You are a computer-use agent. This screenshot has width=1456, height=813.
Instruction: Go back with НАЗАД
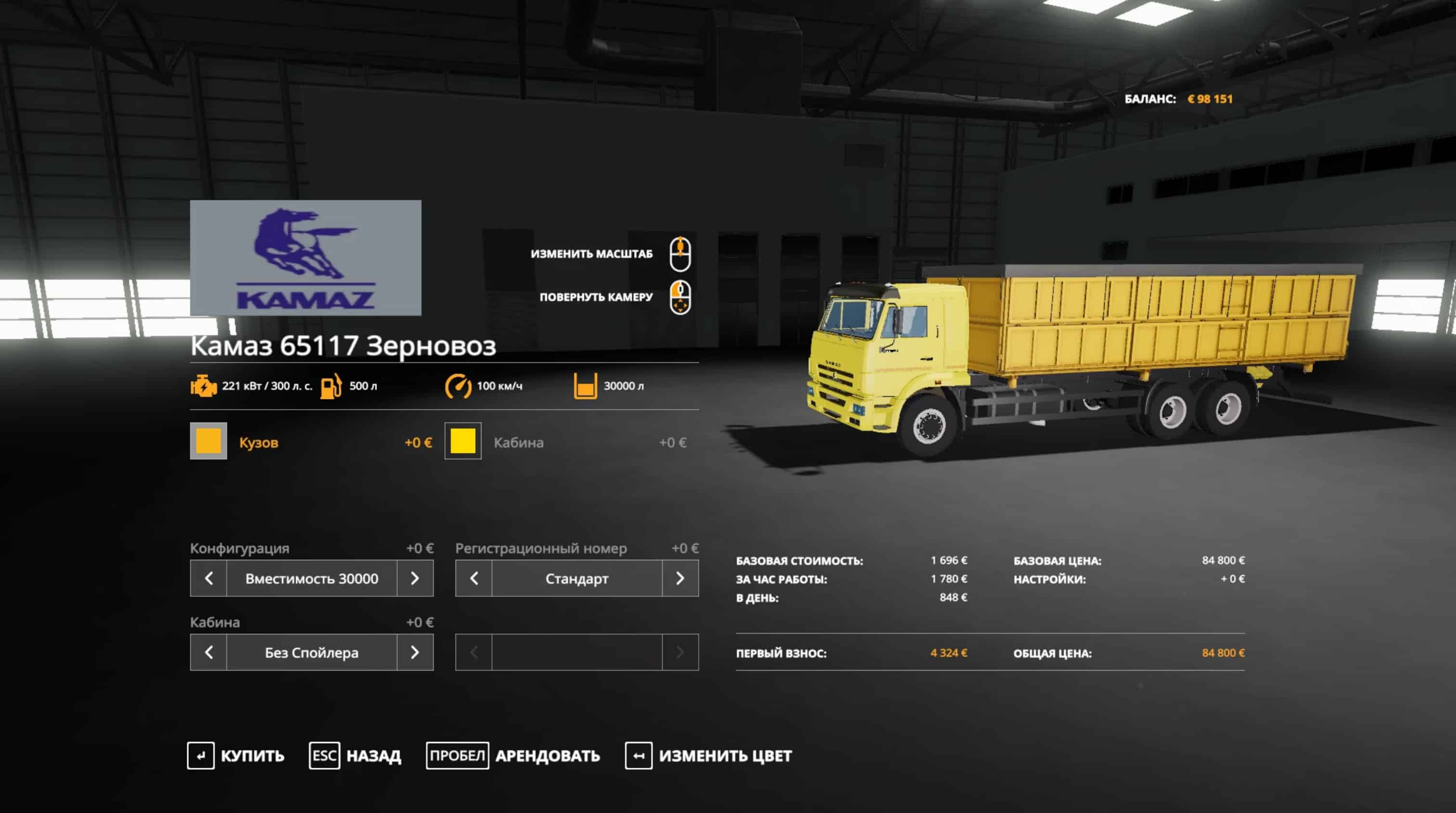click(x=355, y=755)
